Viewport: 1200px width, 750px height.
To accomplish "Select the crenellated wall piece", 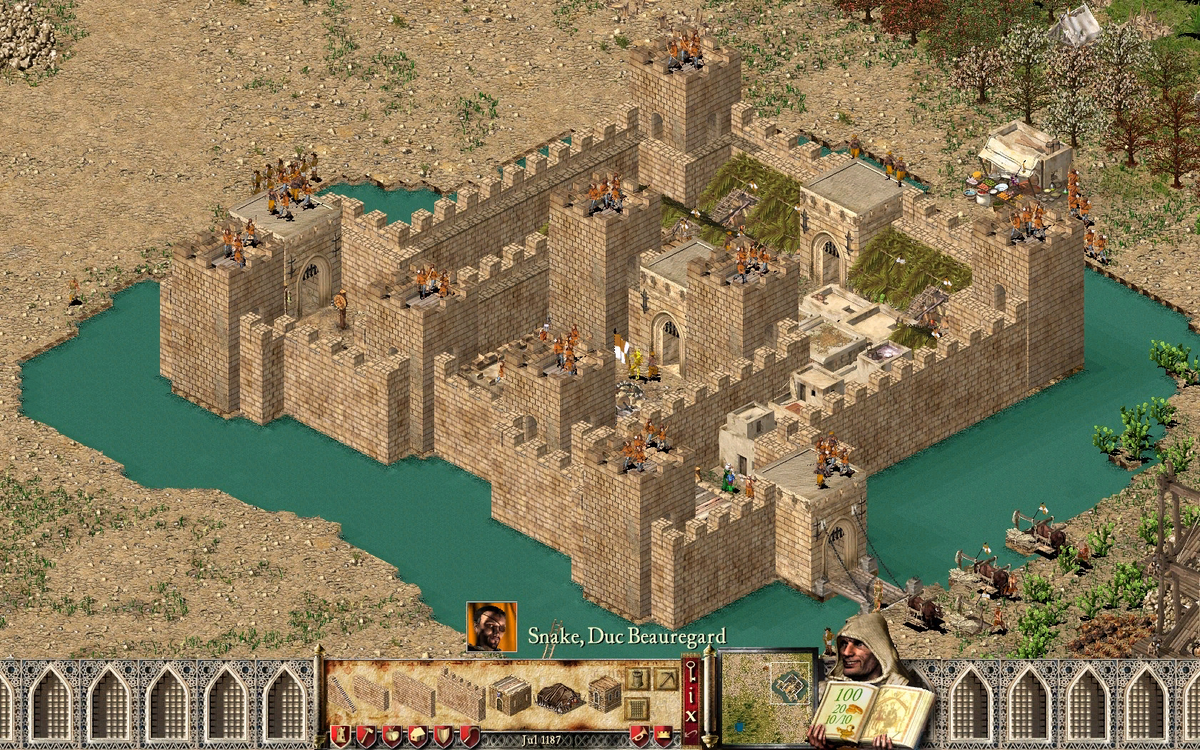I will [x=460, y=694].
